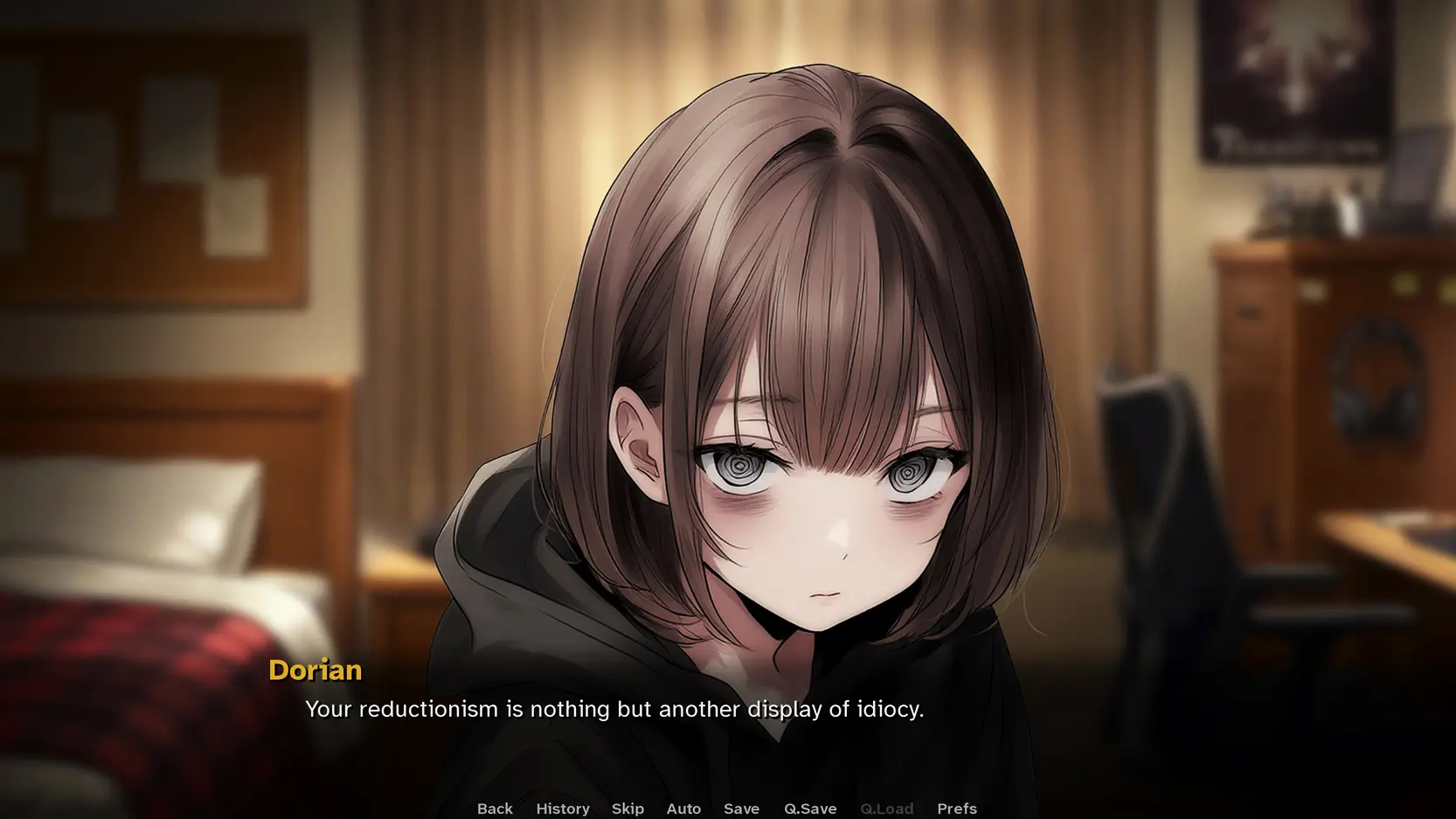
Task: Enable Skip mode to fast-forward text
Action: tap(627, 809)
